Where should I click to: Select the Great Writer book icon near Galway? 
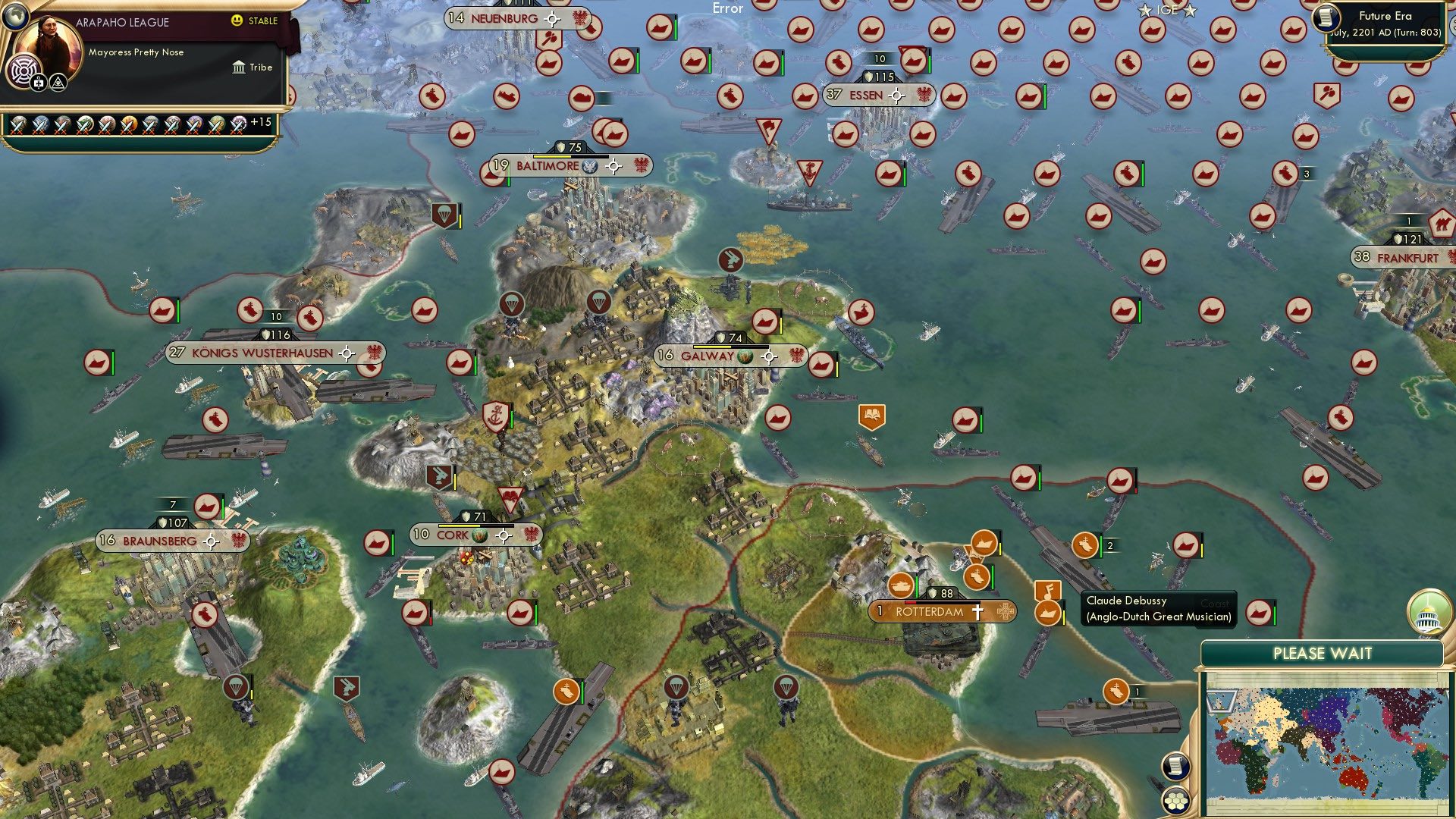point(871,414)
